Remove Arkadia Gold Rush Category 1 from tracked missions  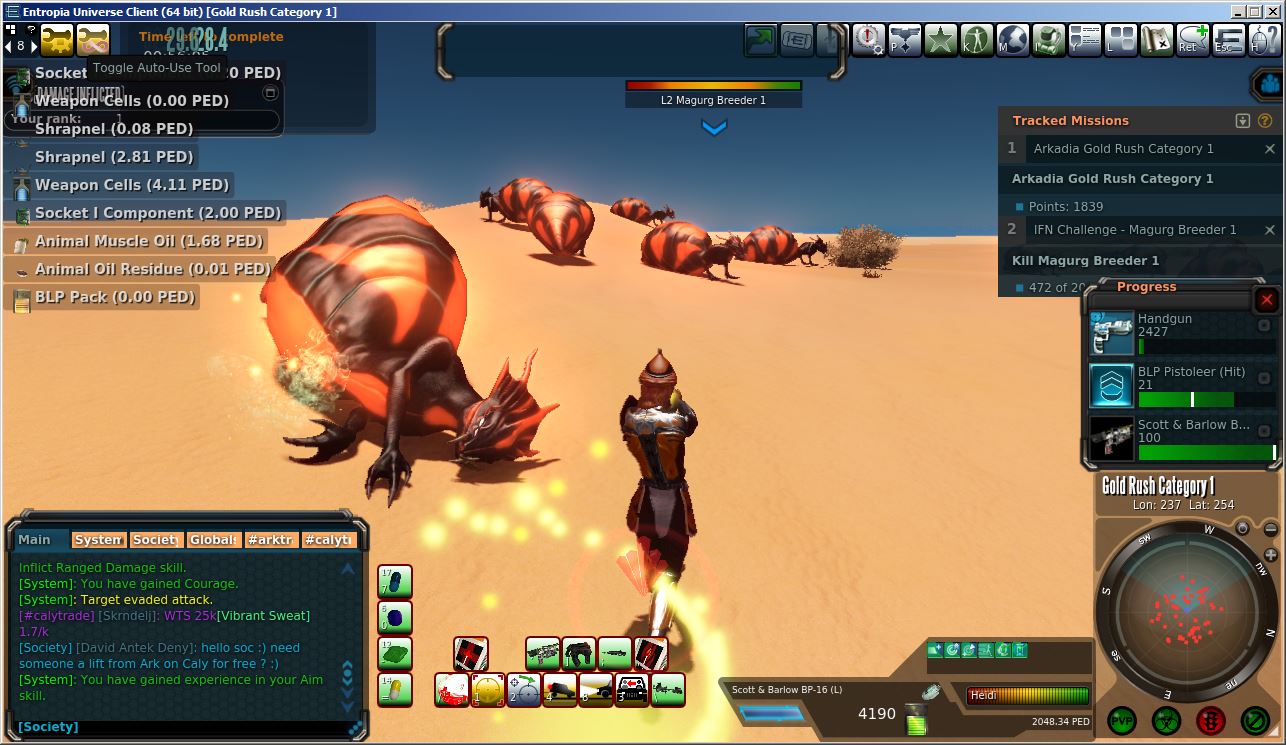coord(1269,149)
